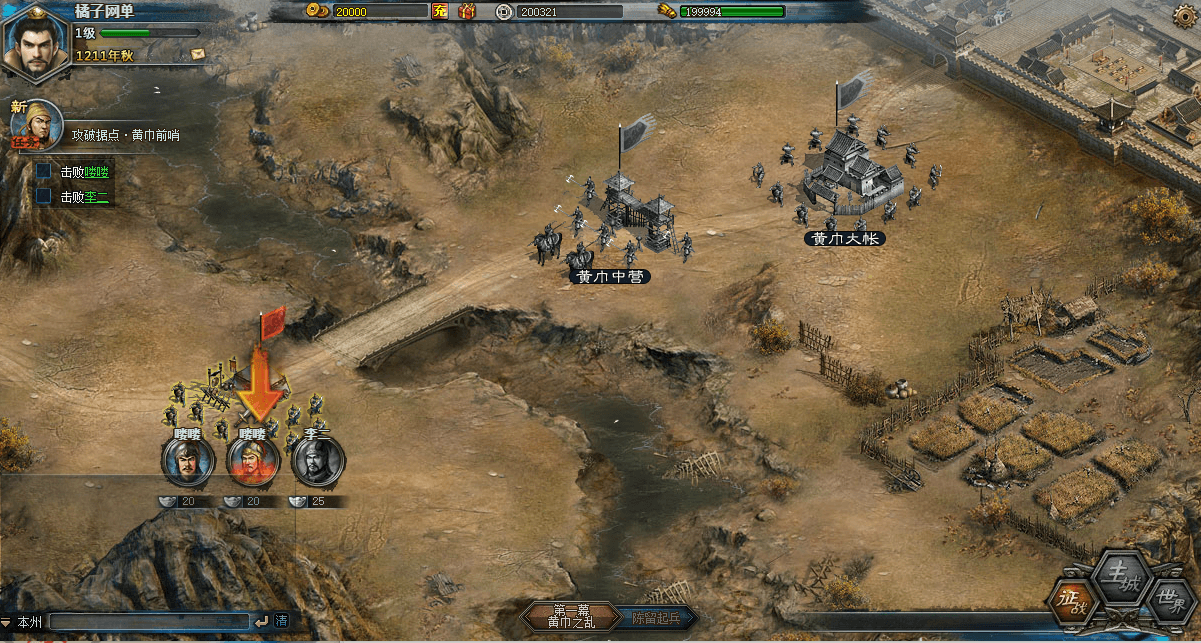Select the 黄巾中营 stronghold label
The image size is (1201, 643).
pyautogui.click(x=609, y=276)
